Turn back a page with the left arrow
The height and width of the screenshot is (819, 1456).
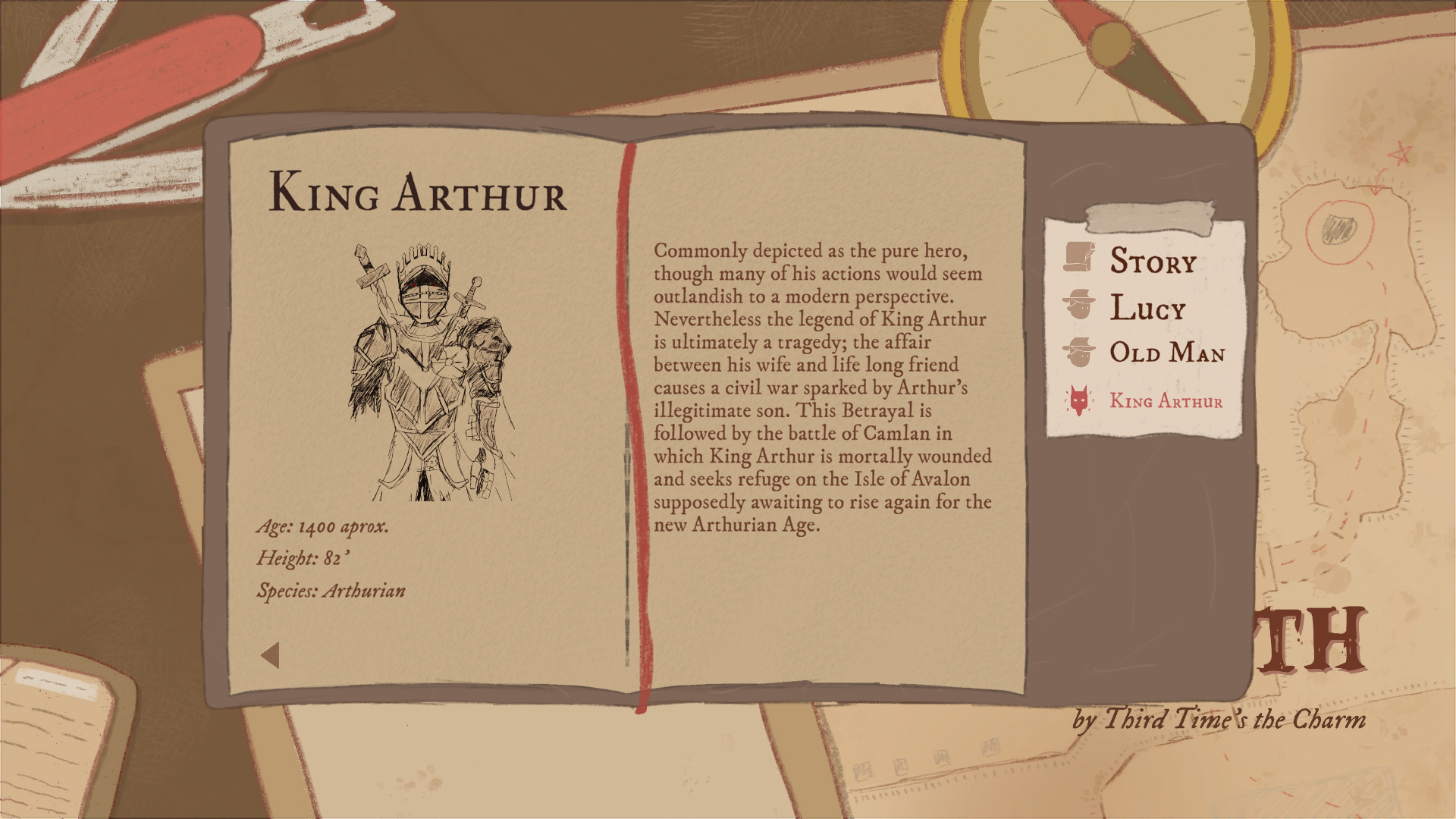tap(271, 656)
